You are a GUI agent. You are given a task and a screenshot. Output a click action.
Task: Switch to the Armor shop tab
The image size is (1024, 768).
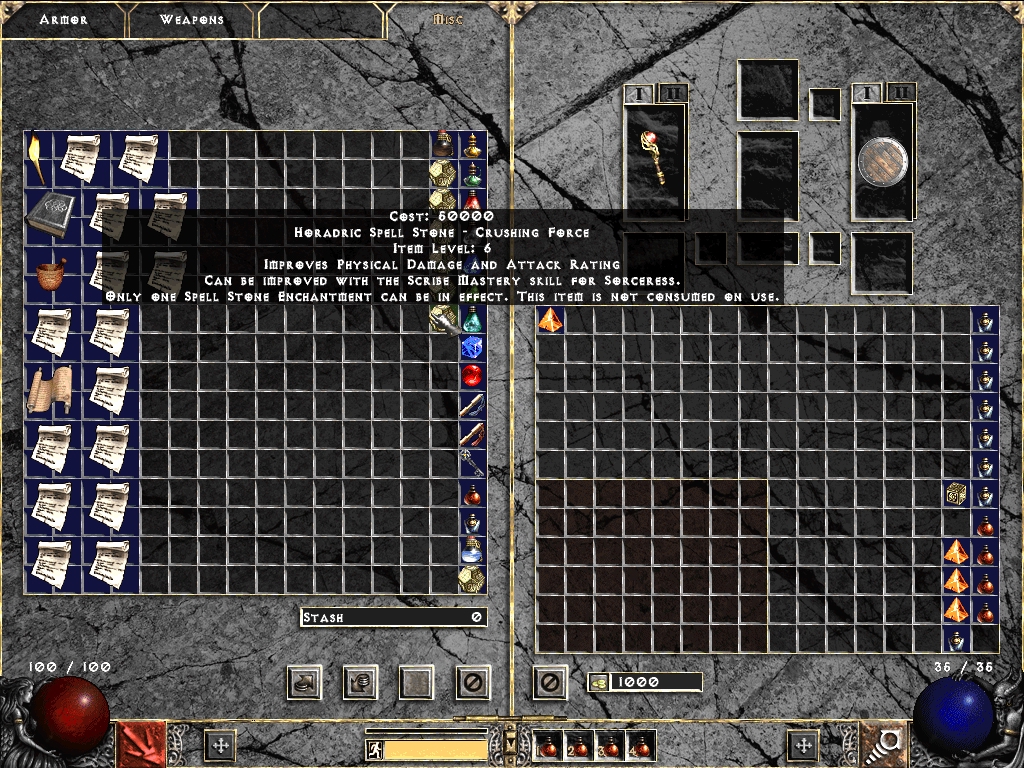pyautogui.click(x=64, y=20)
